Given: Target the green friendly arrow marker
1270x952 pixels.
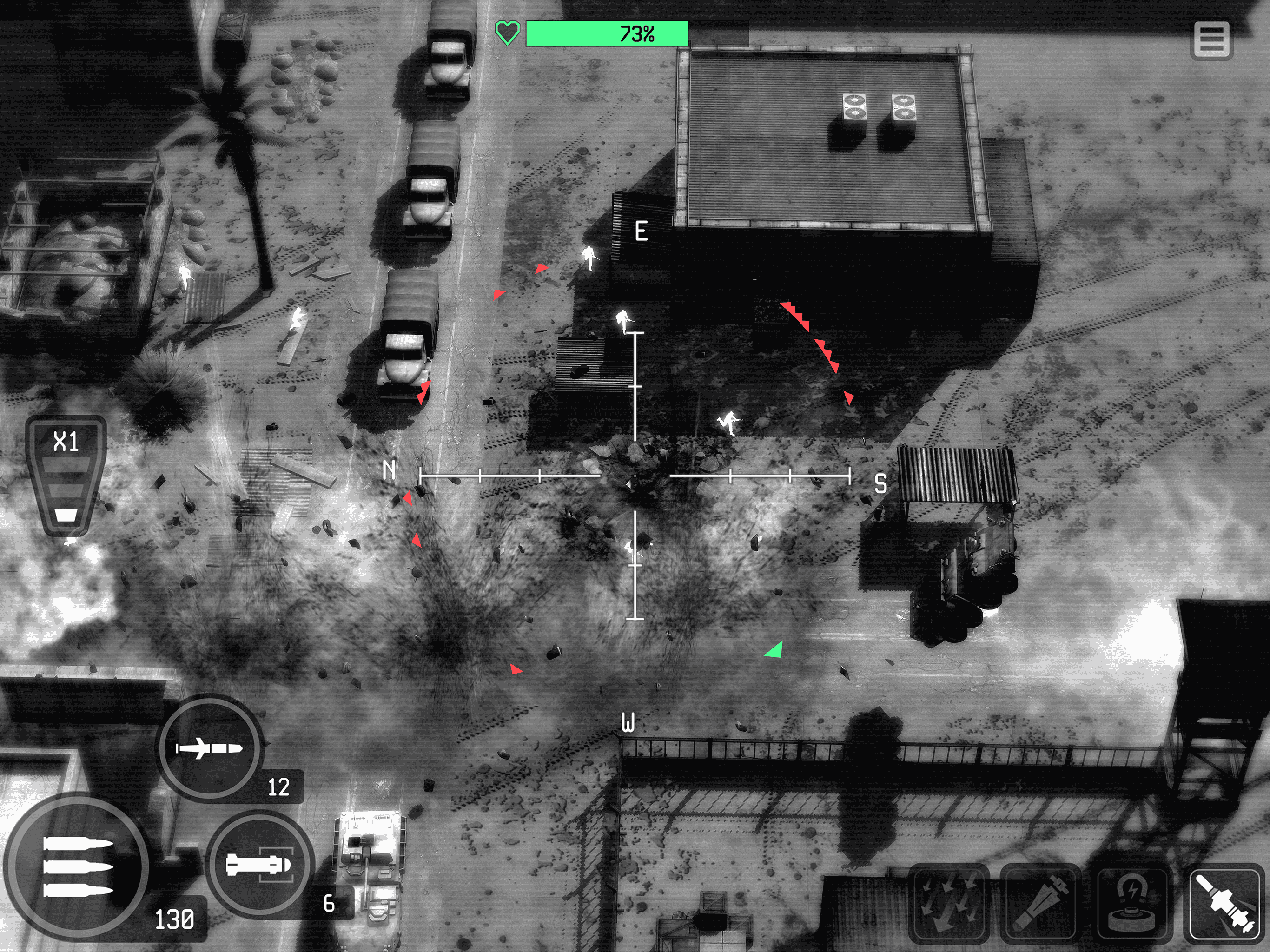Looking at the screenshot, I should pos(776,649).
